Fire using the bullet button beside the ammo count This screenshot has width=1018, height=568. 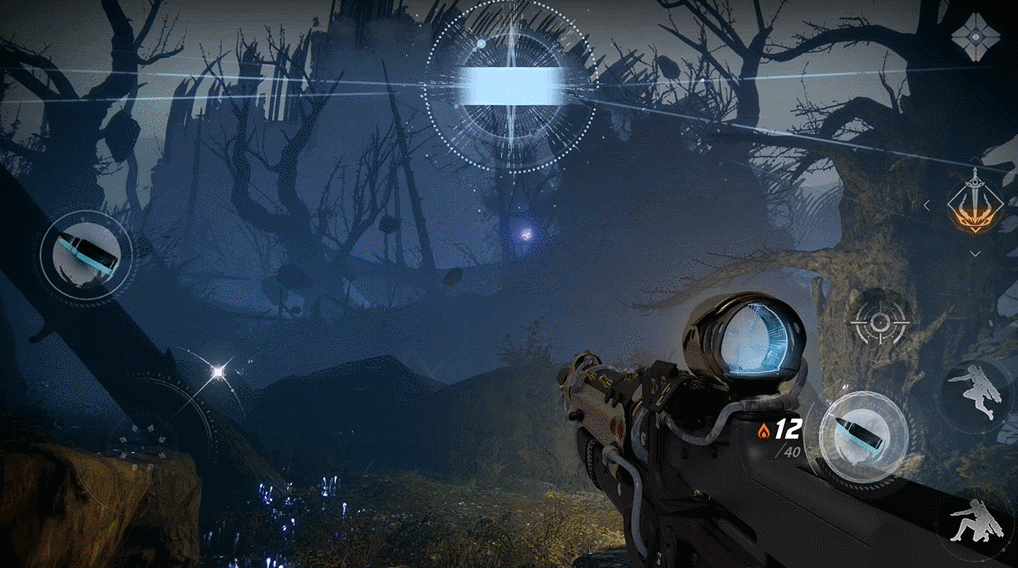pos(863,438)
